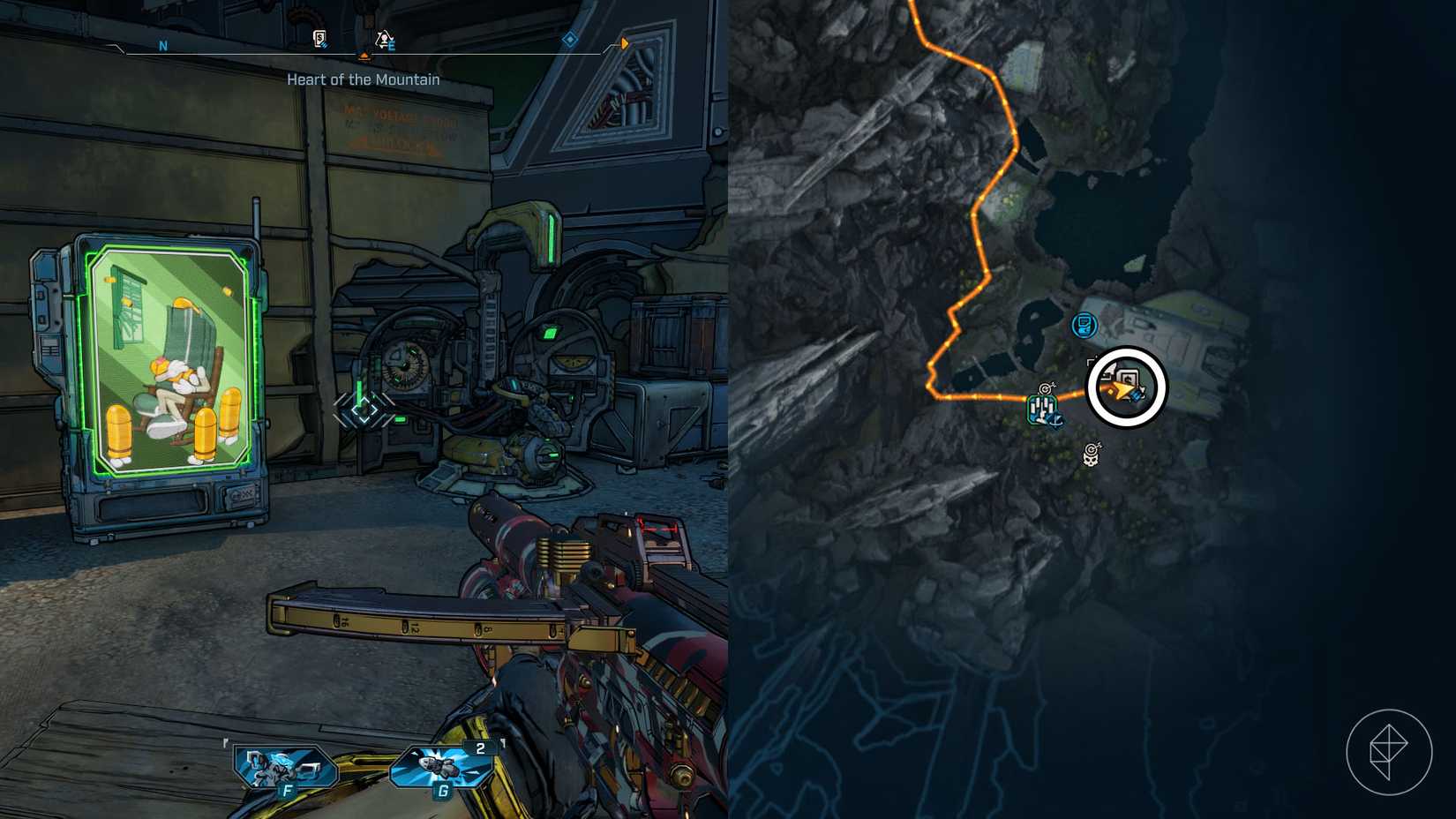Select the Catch-A-Ride station icon on the map
The image size is (1456, 819).
[x=1043, y=409]
